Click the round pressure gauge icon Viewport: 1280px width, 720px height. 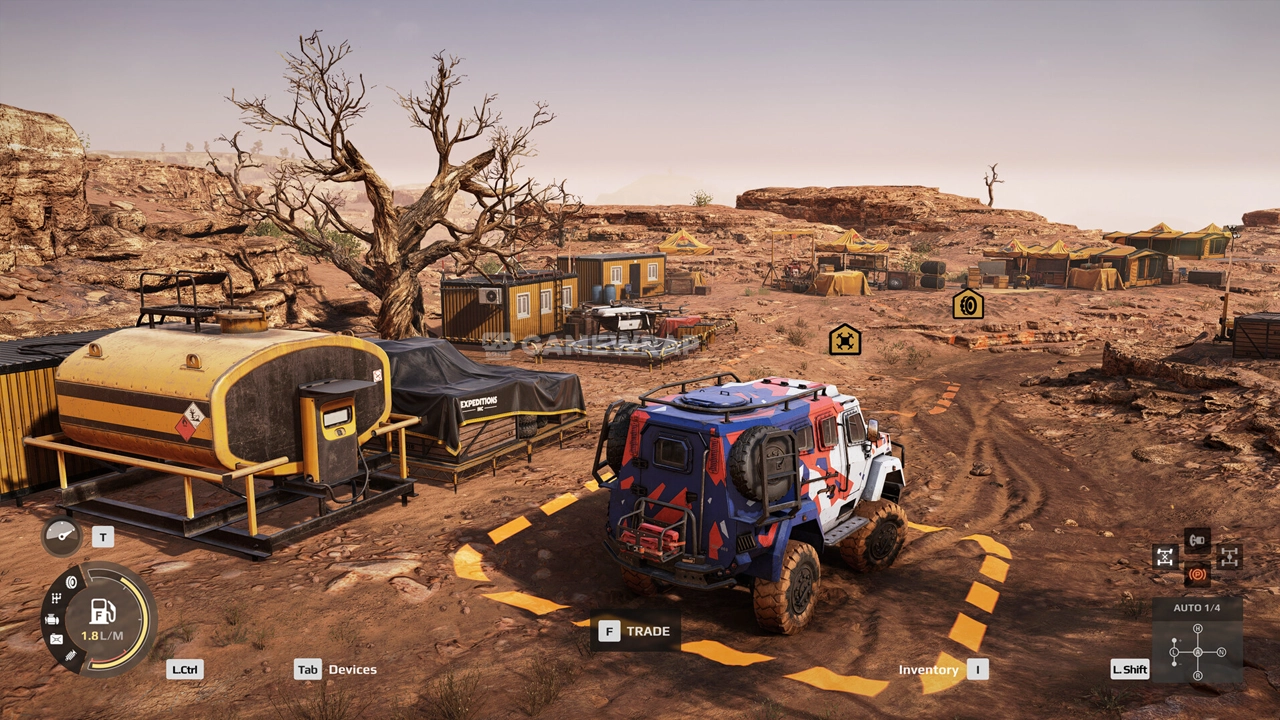tap(62, 536)
